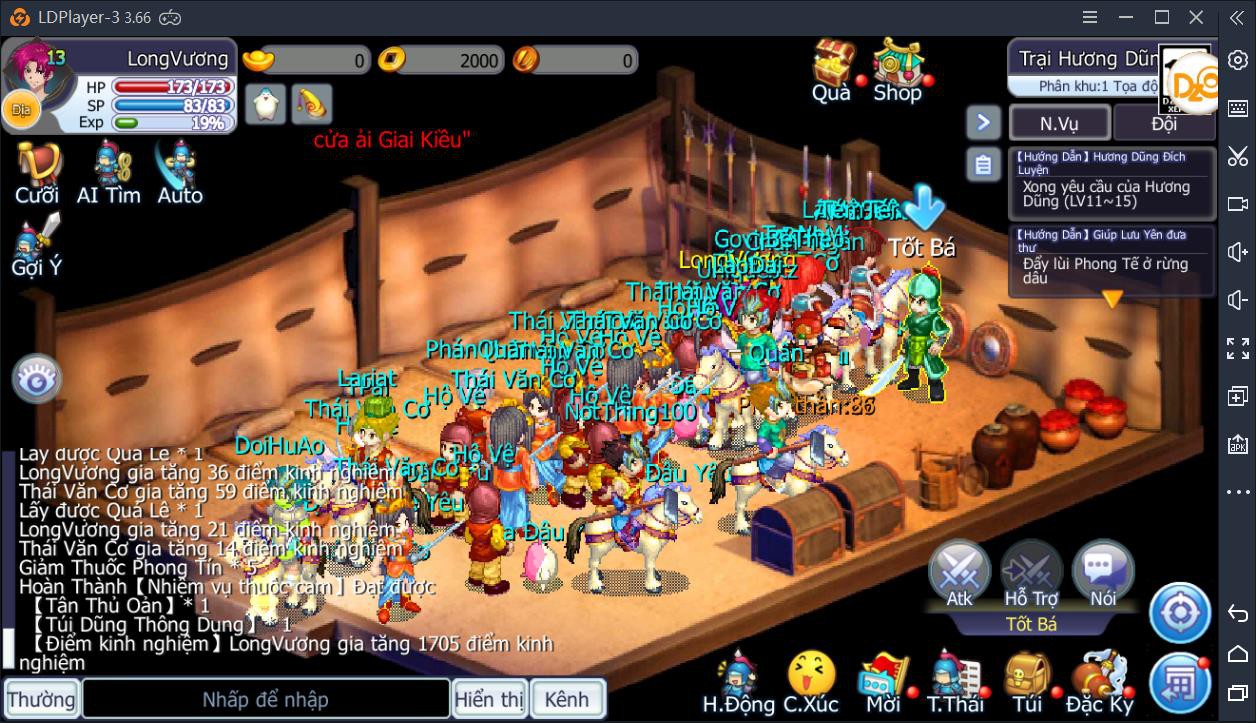Talk using the Nói speech button
This screenshot has width=1256, height=723.
[1102, 574]
